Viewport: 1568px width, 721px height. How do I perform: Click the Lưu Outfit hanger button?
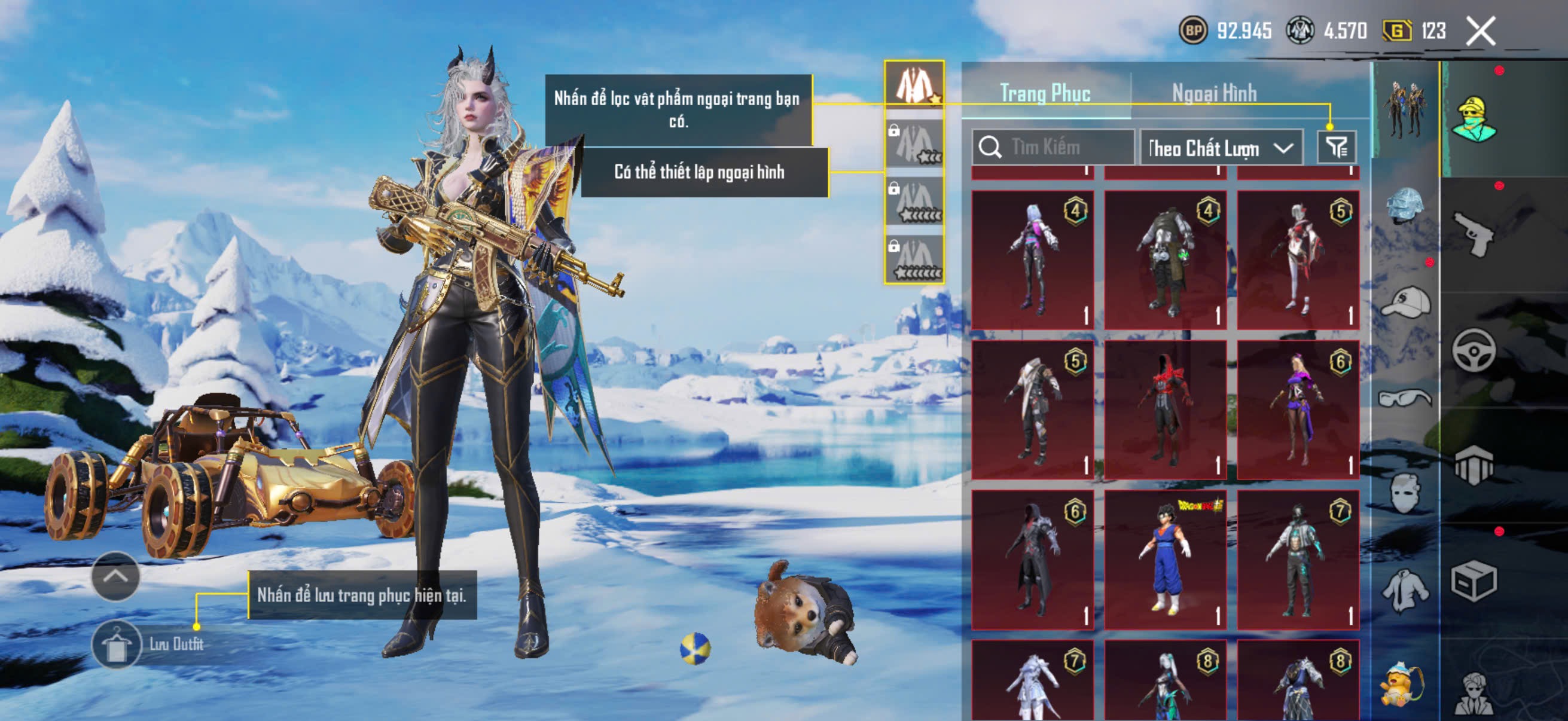tap(116, 644)
